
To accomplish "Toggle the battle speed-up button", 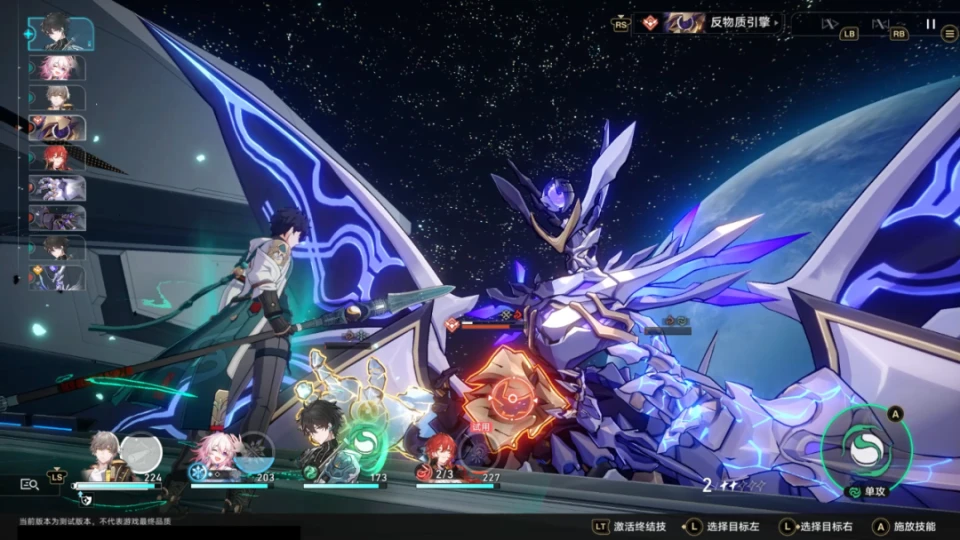I will [880, 24].
